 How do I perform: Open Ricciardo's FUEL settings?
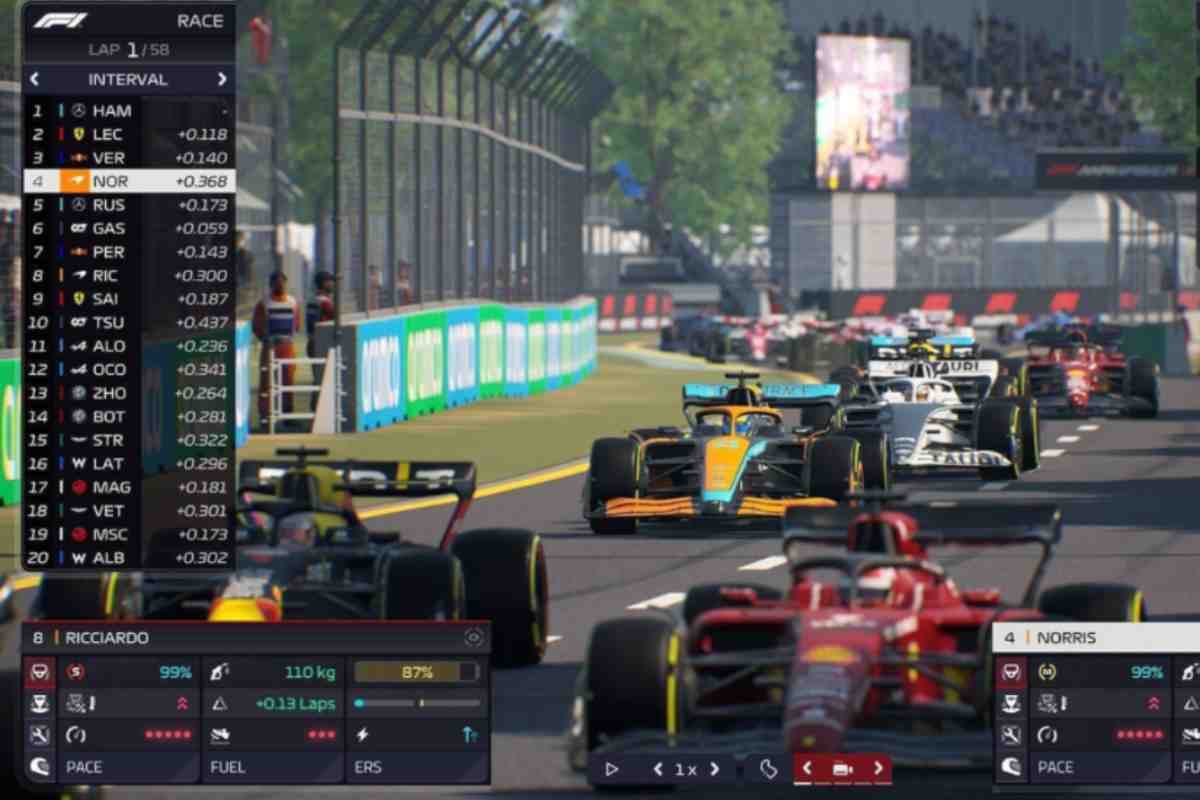coord(273,767)
